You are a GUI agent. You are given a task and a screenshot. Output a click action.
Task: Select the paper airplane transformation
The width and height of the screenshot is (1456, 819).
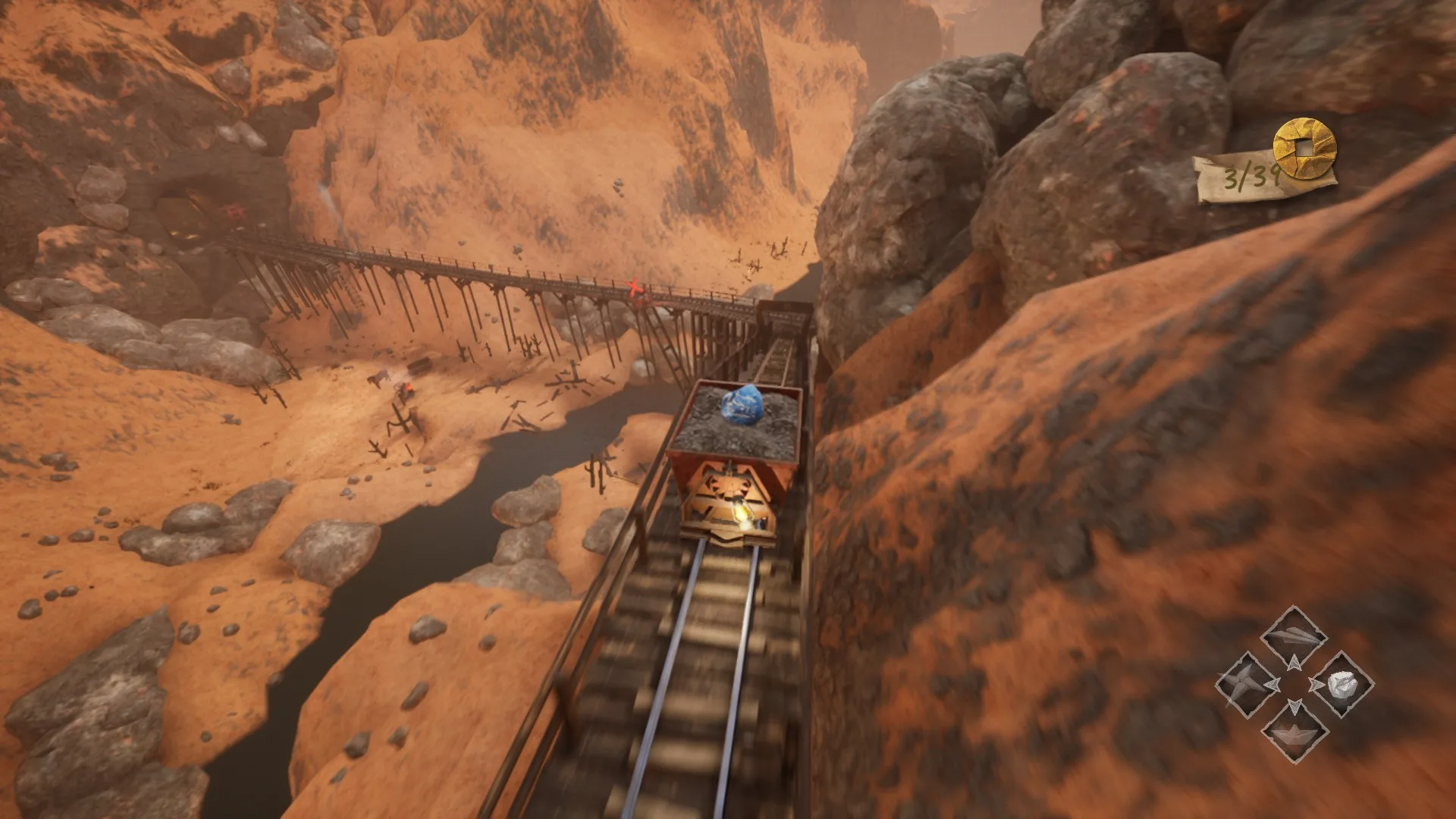point(1294,635)
